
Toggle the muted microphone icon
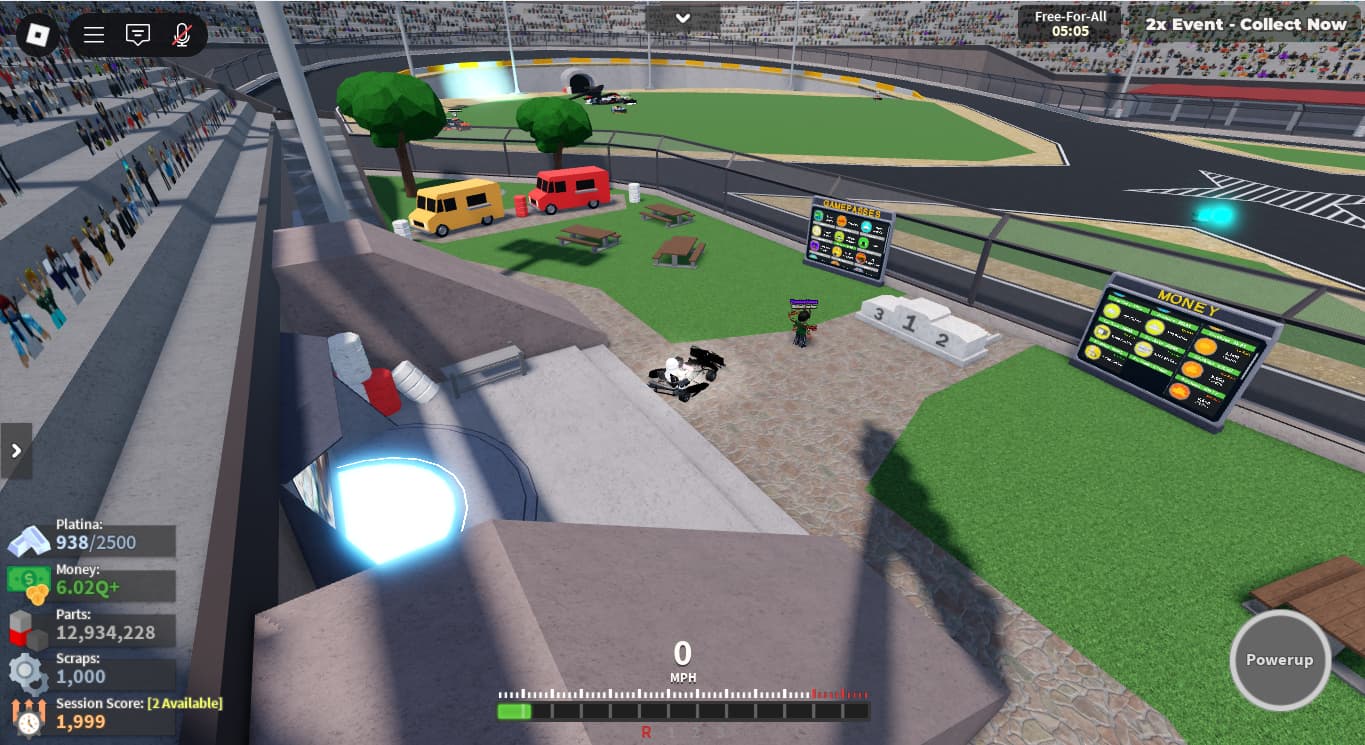181,35
